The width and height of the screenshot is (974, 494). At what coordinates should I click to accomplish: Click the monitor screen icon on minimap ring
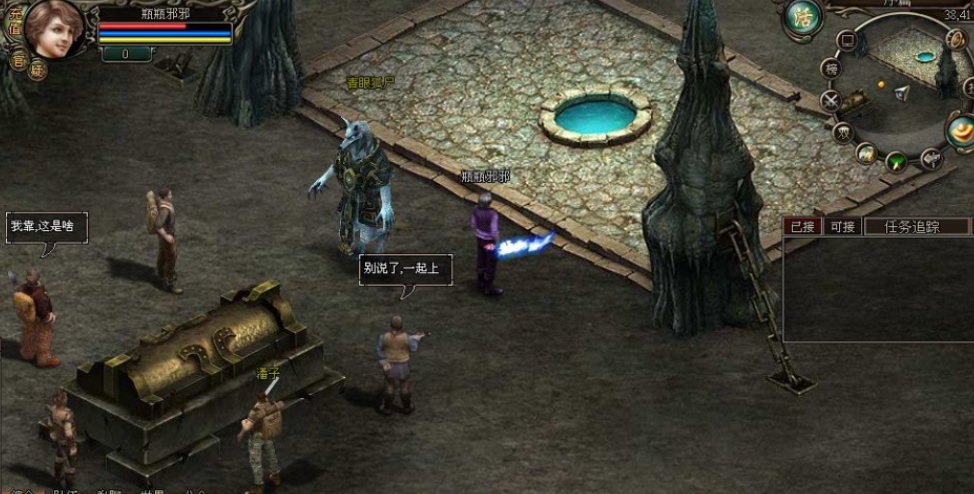pyautogui.click(x=848, y=41)
